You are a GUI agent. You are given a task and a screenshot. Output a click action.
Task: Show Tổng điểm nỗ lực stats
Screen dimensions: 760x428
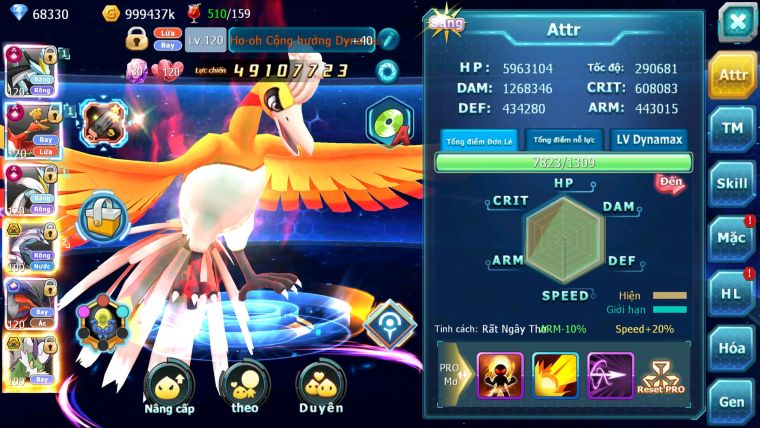click(564, 140)
